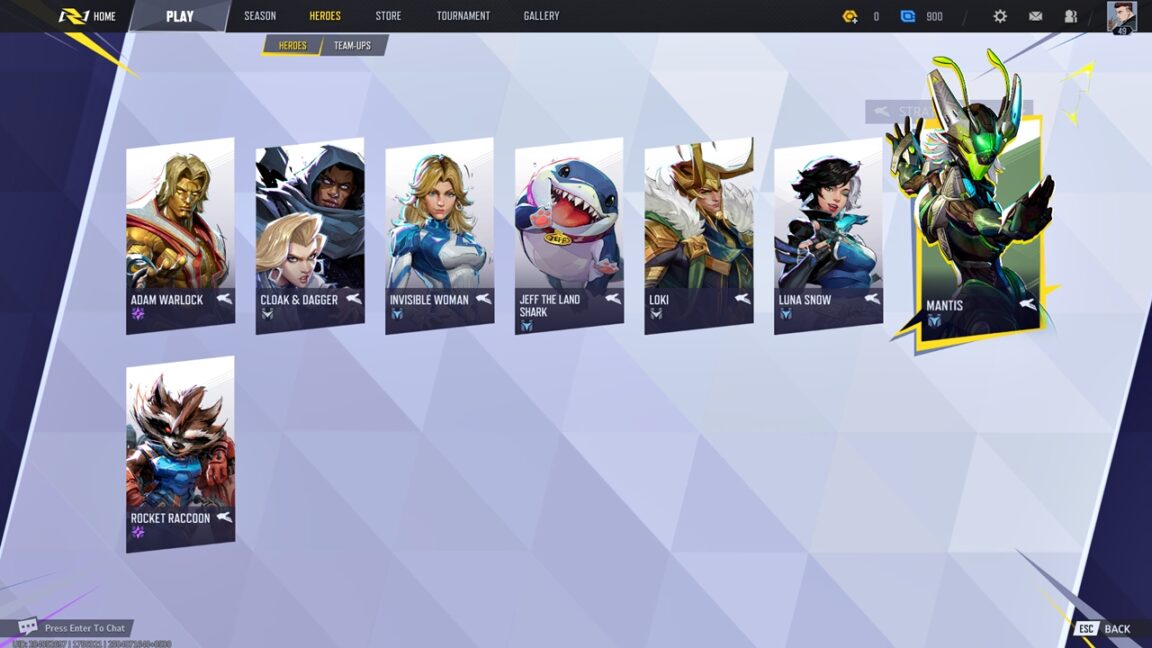Click the Back button
This screenshot has height=648, width=1152.
point(1105,629)
